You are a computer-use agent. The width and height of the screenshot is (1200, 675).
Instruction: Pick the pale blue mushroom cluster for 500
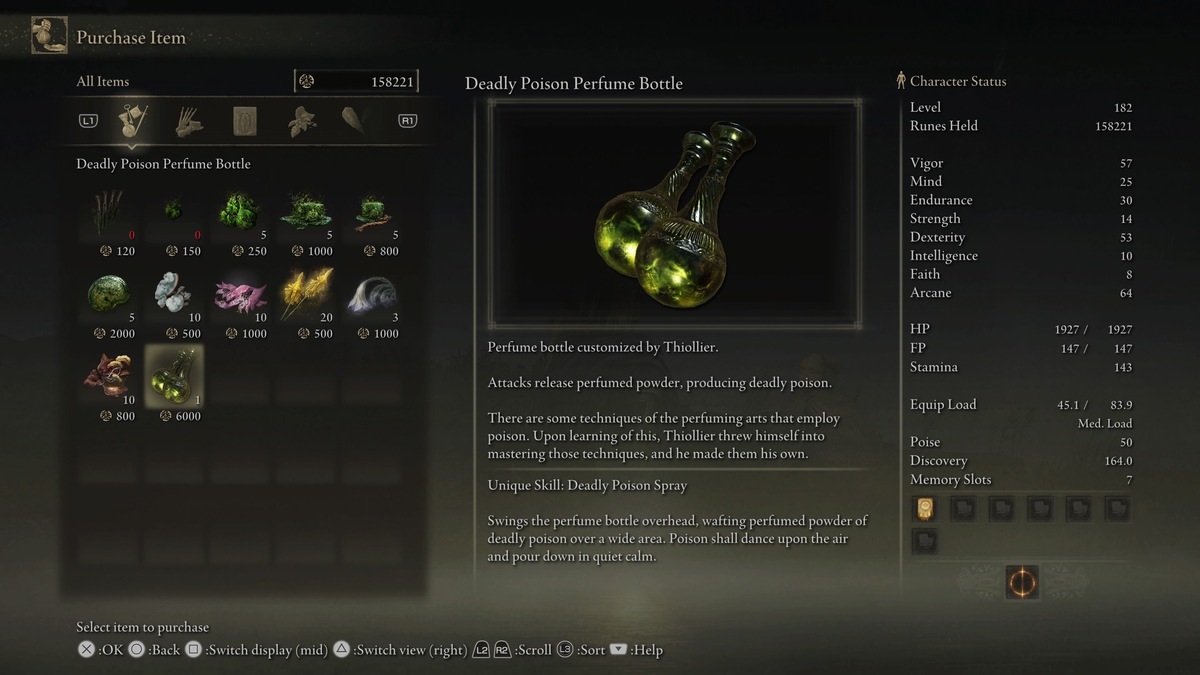(174, 295)
